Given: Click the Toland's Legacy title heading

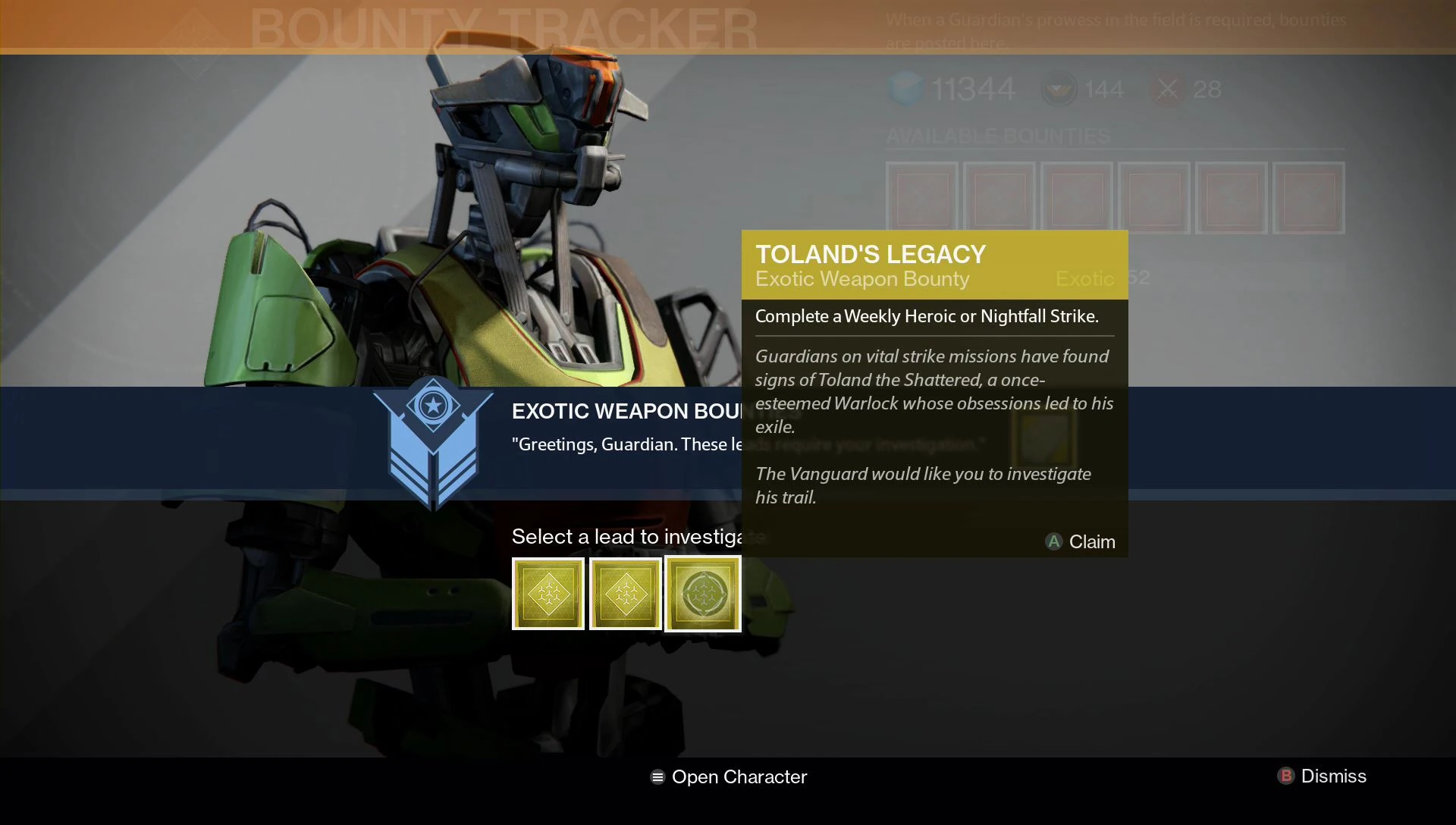Looking at the screenshot, I should click(x=871, y=255).
